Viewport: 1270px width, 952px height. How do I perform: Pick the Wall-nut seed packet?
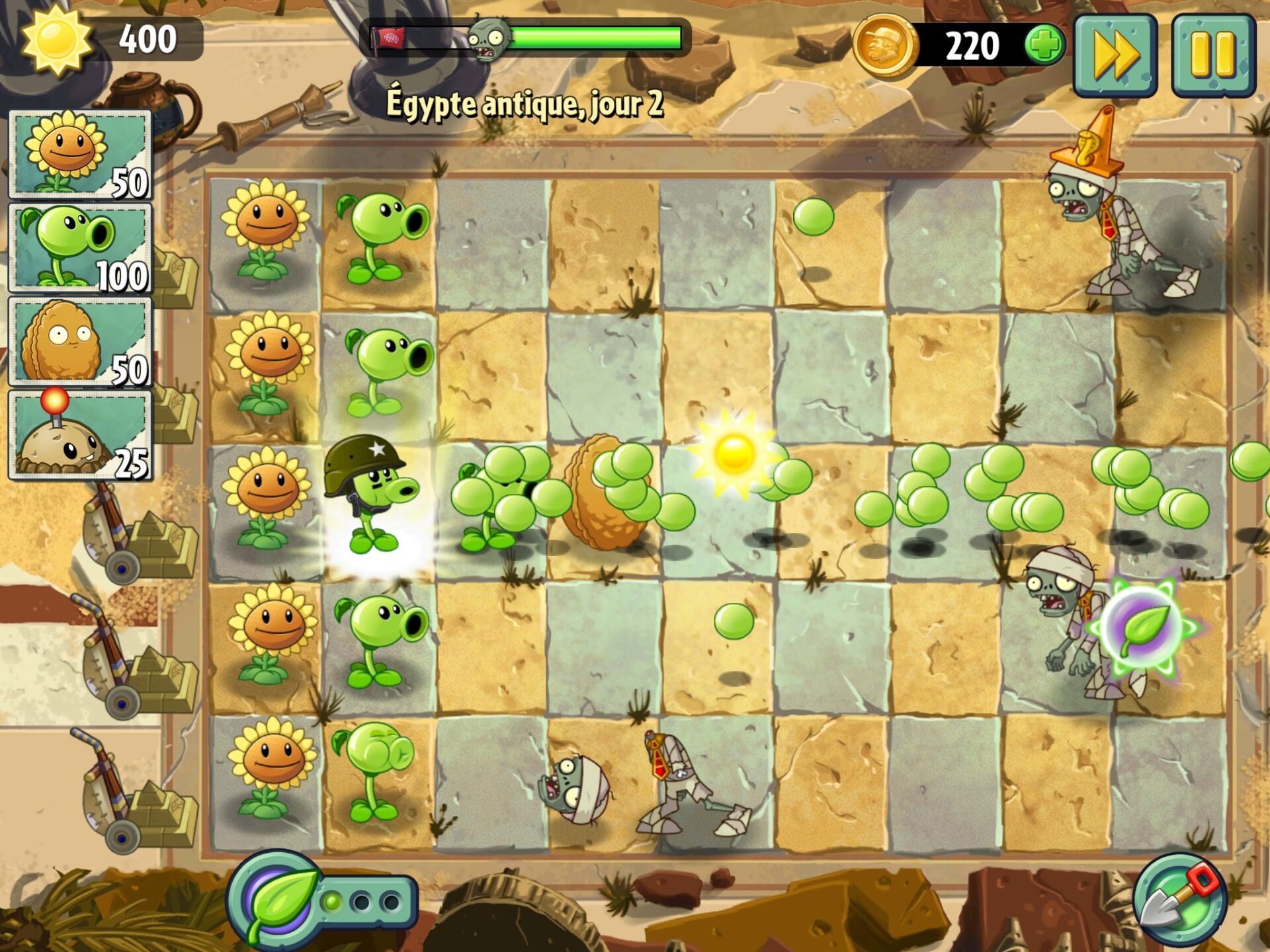coord(80,341)
